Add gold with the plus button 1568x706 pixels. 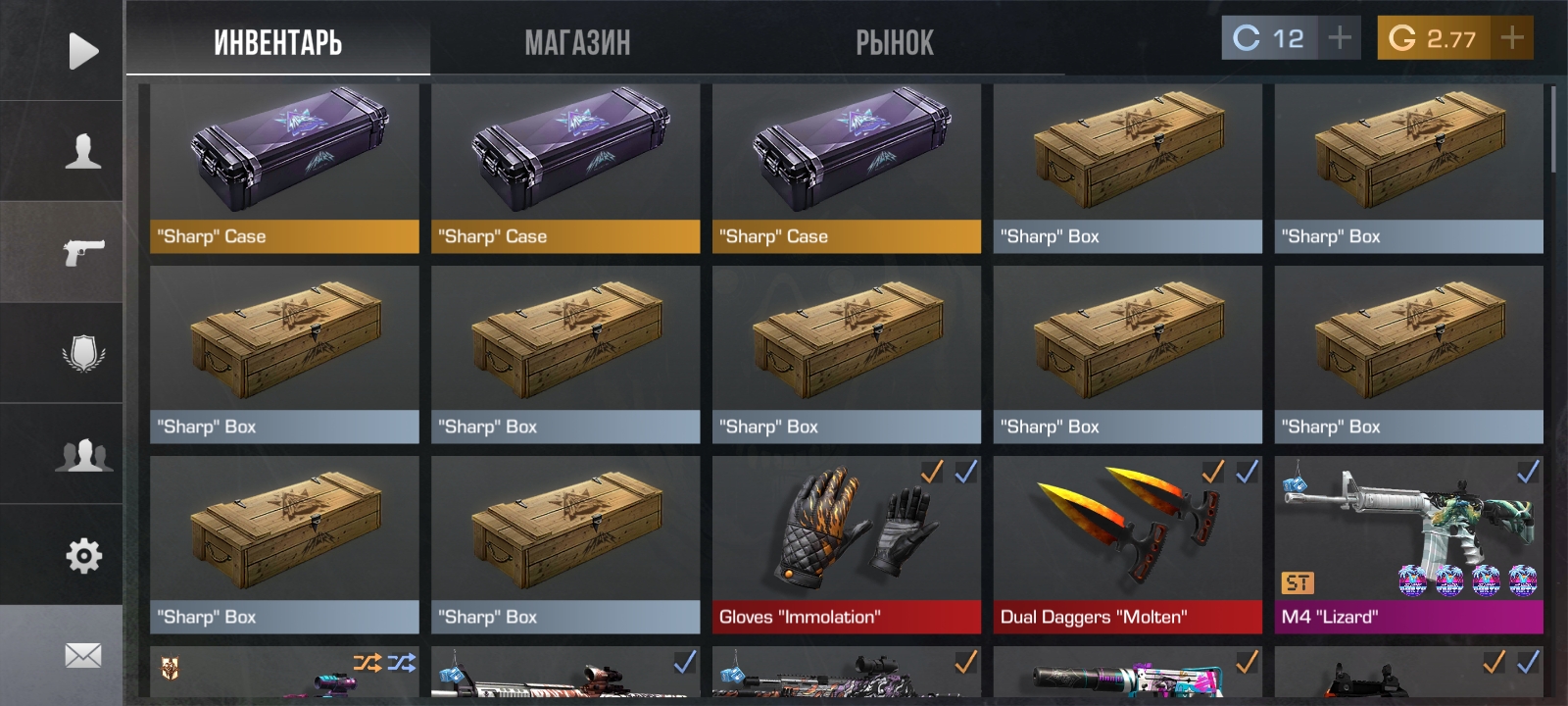click(x=1512, y=38)
